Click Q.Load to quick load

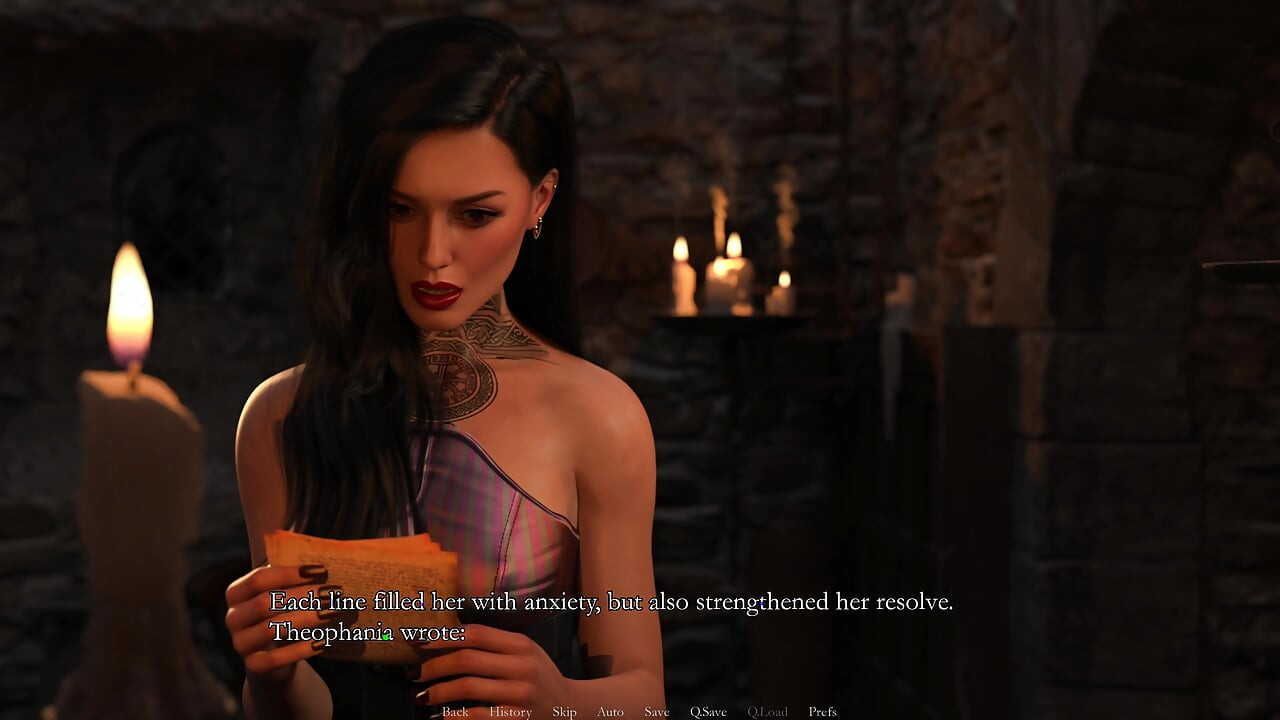tap(767, 712)
